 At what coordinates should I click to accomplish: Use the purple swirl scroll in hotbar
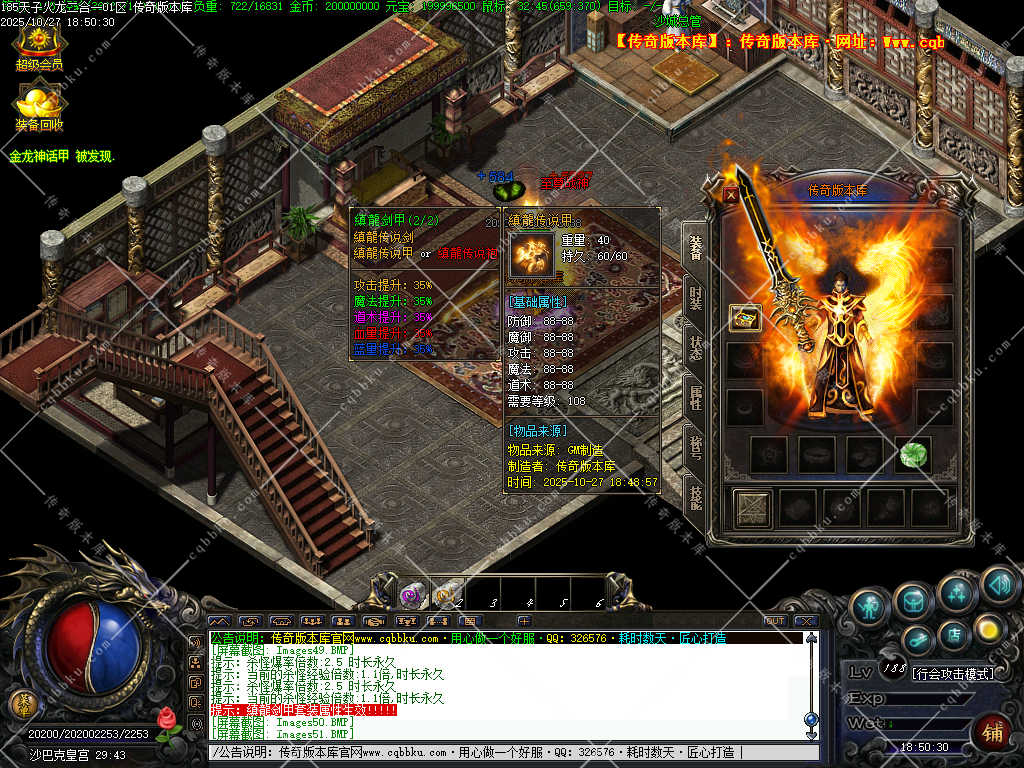click(411, 595)
